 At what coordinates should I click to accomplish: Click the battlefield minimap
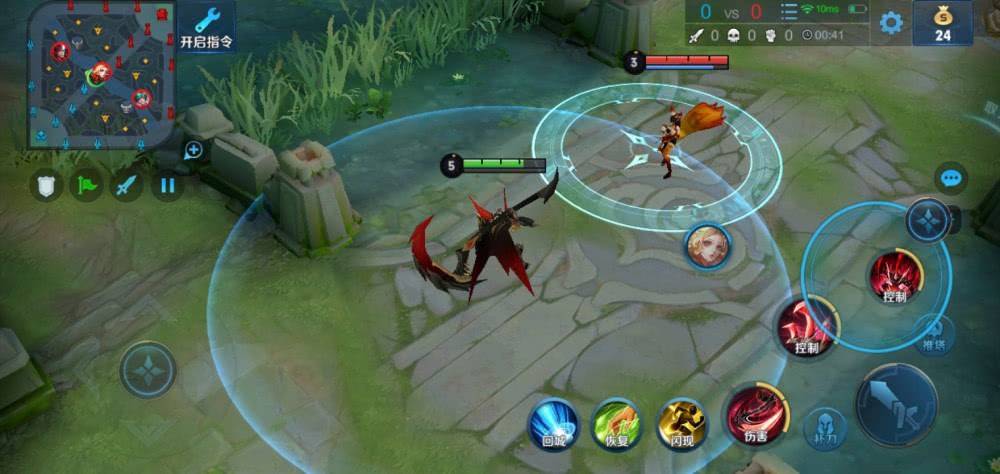click(101, 73)
